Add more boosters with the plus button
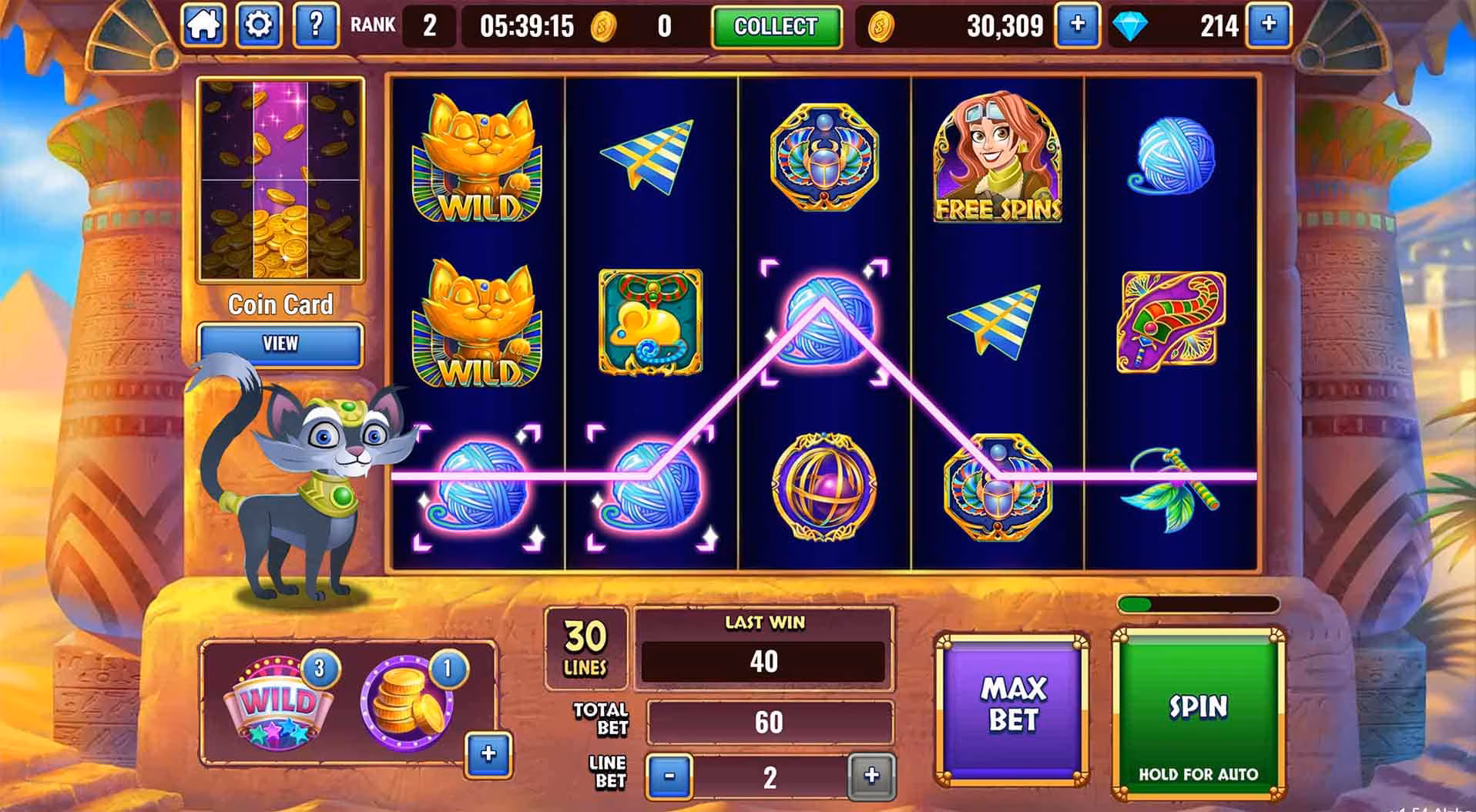Image resolution: width=1476 pixels, height=812 pixels. (488, 753)
